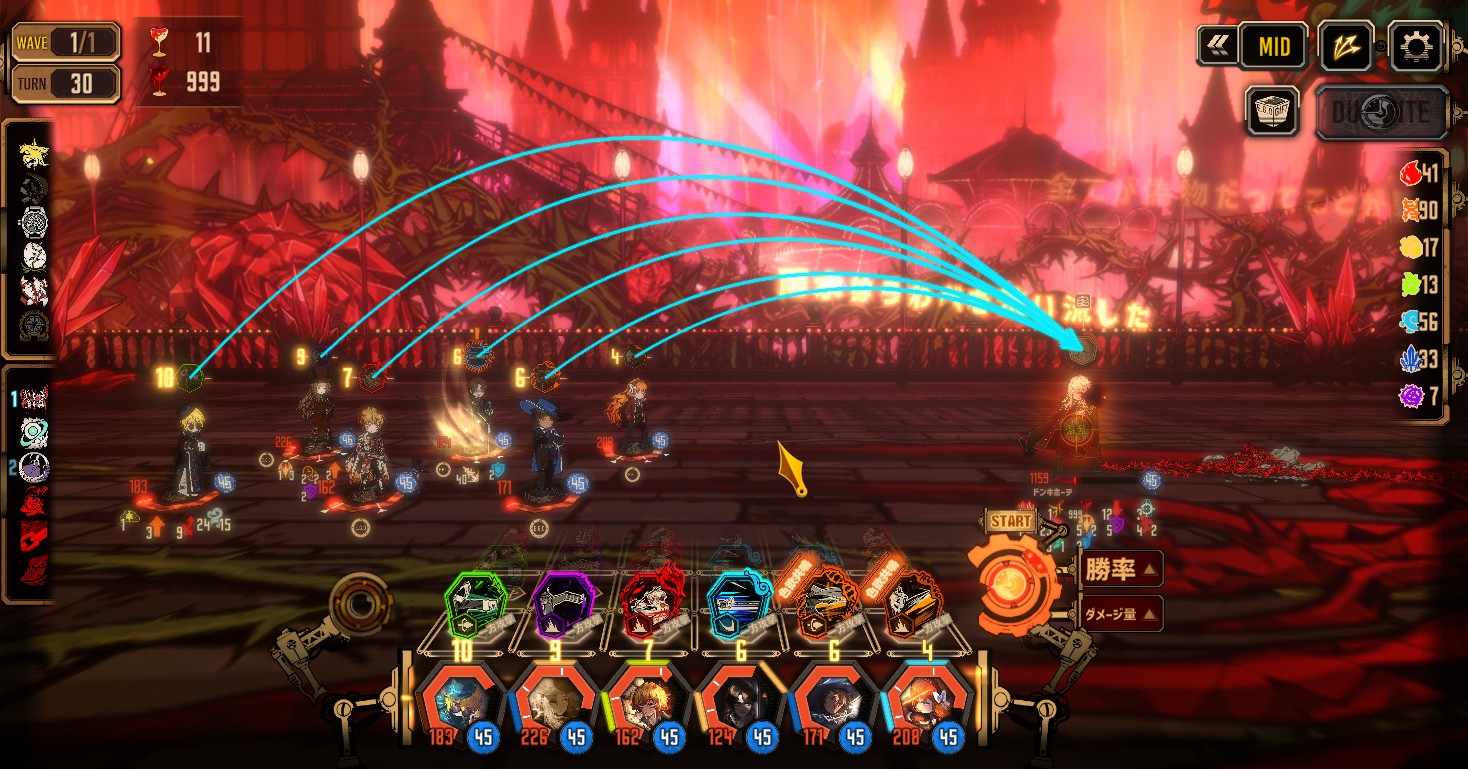The height and width of the screenshot is (769, 1468).
Task: Select the cyan-framed skill icon
Action: 738,605
